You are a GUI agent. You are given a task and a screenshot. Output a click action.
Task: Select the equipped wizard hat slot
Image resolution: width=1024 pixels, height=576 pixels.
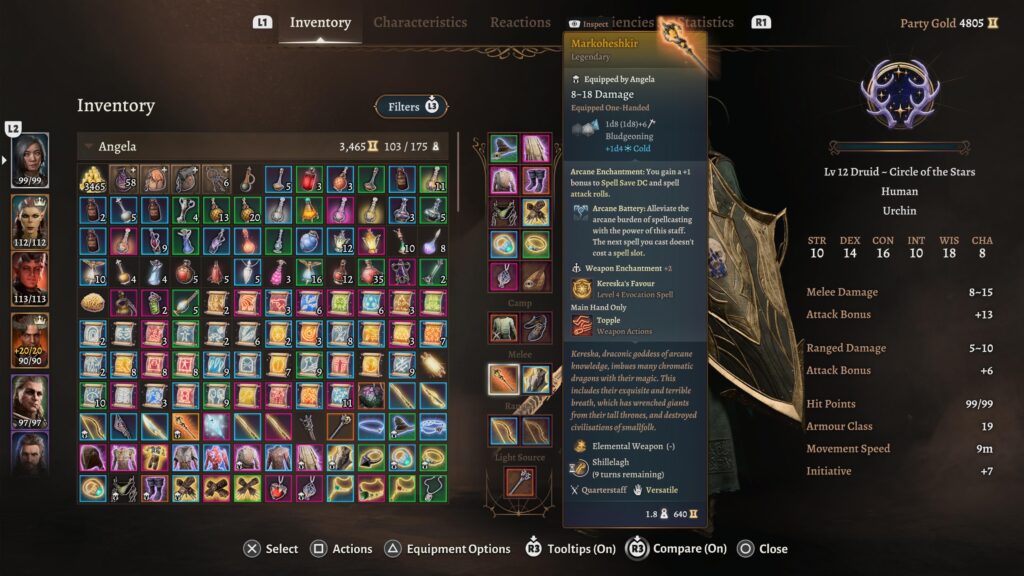click(504, 149)
